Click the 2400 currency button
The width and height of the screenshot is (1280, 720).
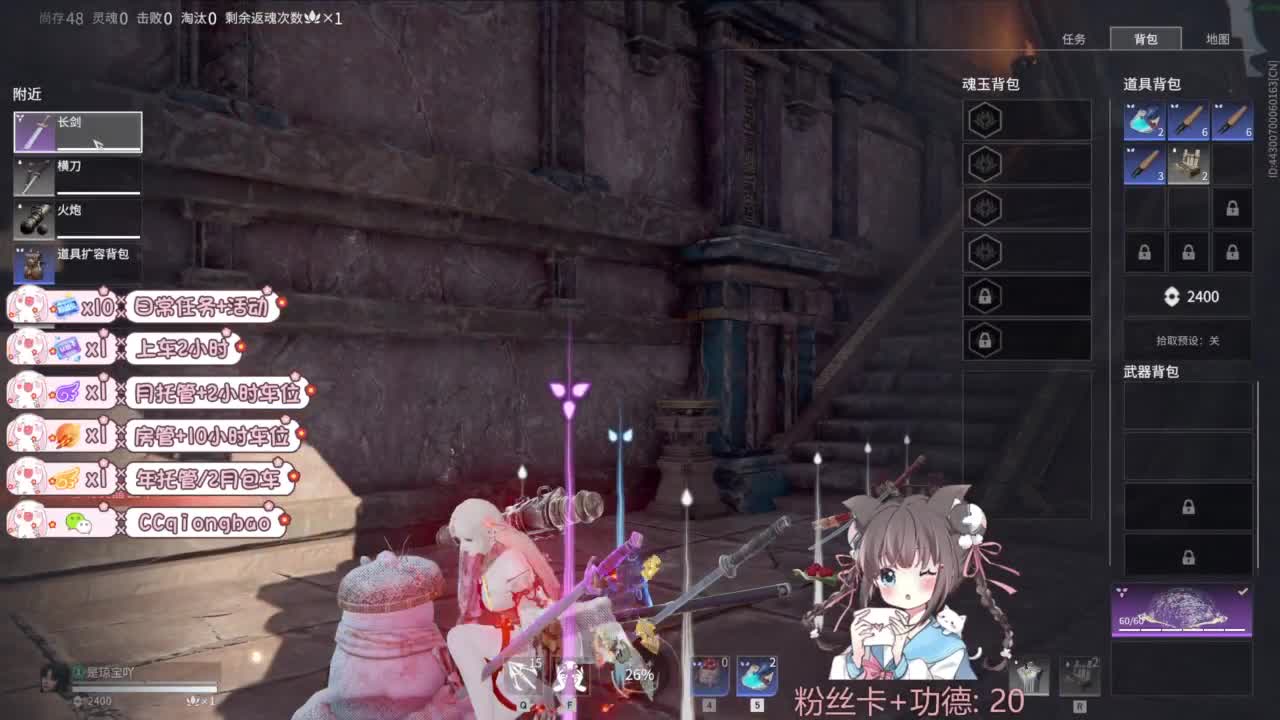[1188, 296]
